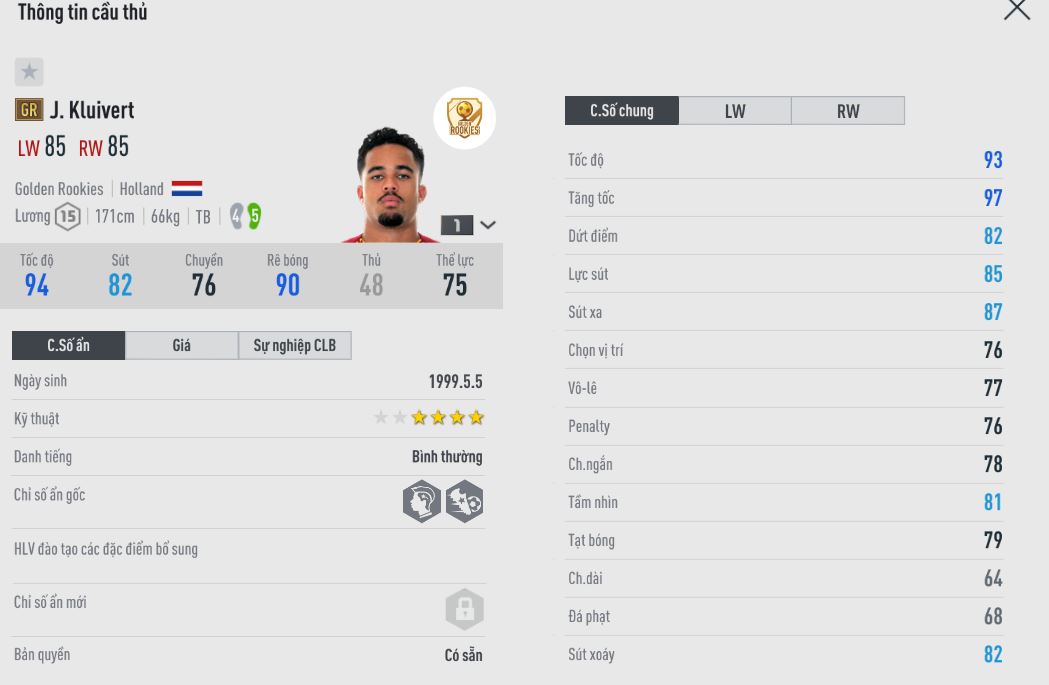This screenshot has width=1049, height=685.
Task: Select the second hidden trait icon
Action: tap(464, 501)
